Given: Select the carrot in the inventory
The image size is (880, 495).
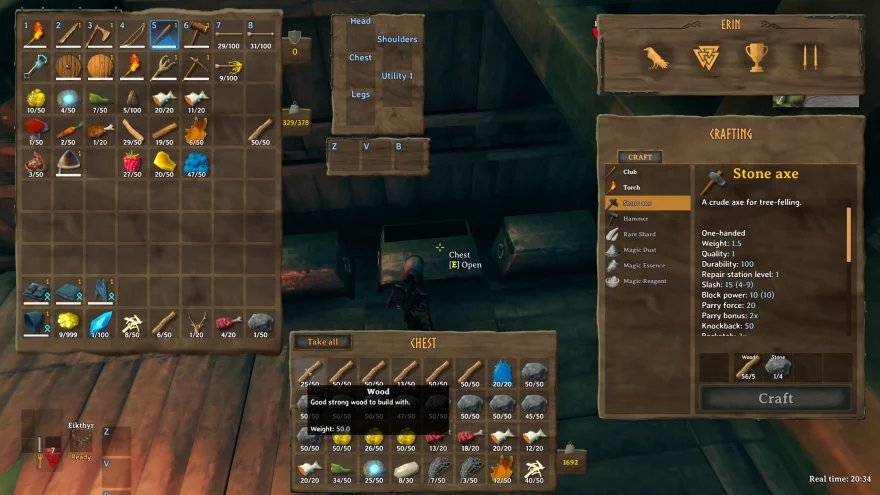Looking at the screenshot, I should (68, 131).
